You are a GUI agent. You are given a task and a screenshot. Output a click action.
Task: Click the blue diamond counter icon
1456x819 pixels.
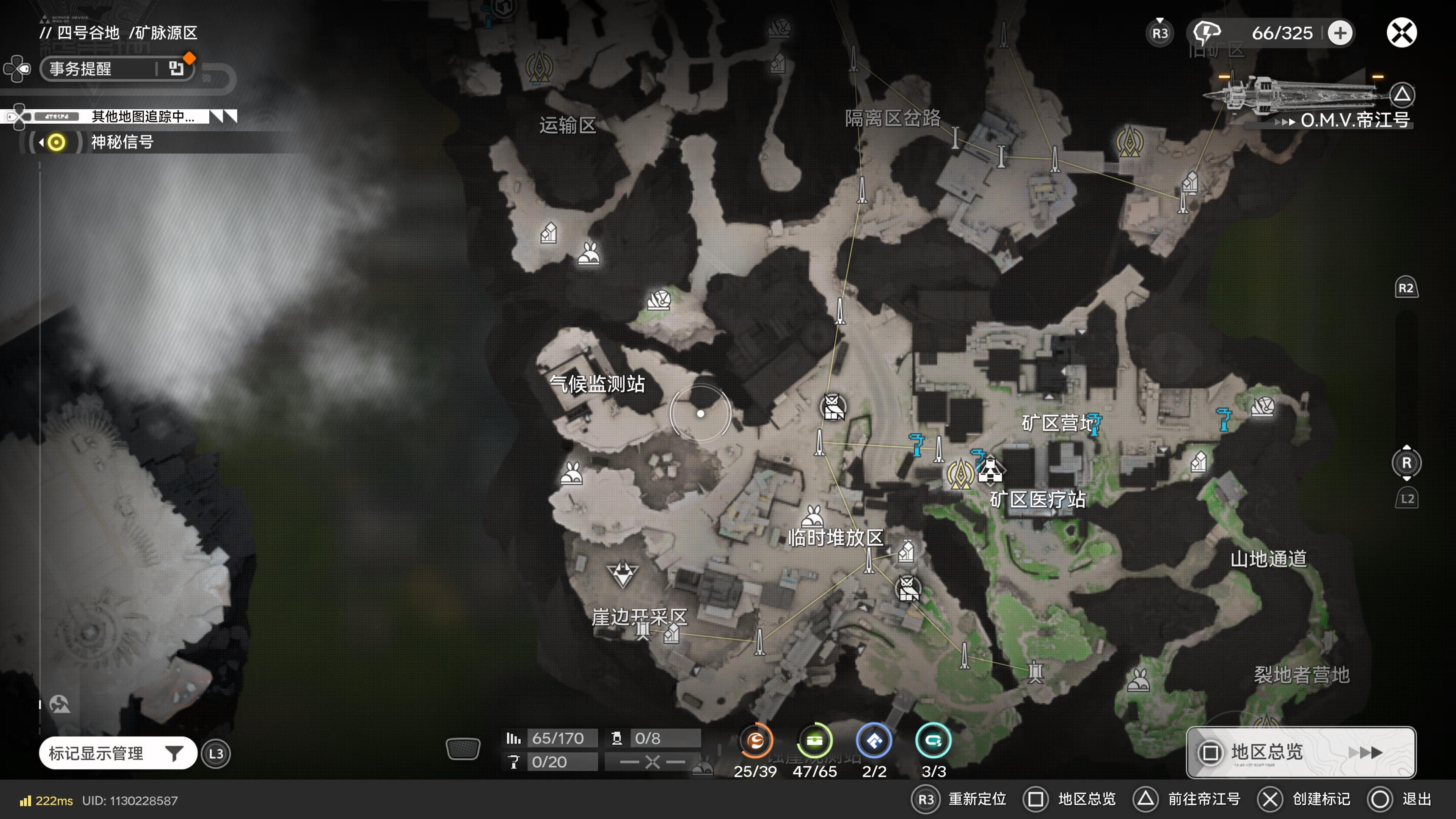tap(874, 741)
